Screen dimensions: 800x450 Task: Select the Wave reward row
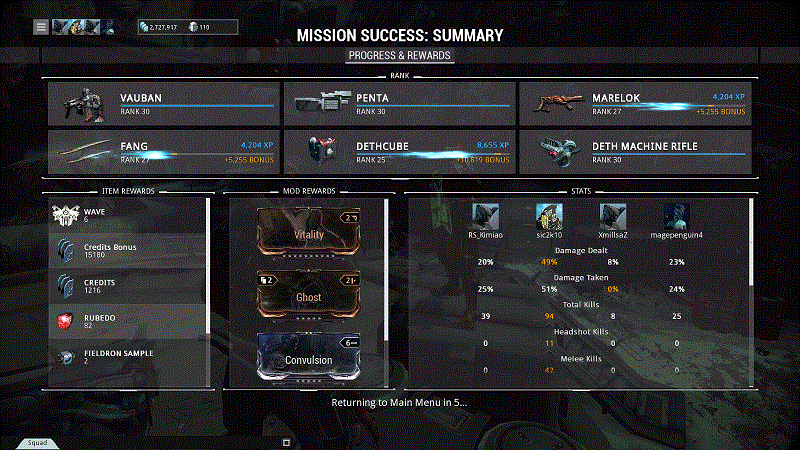point(128,215)
